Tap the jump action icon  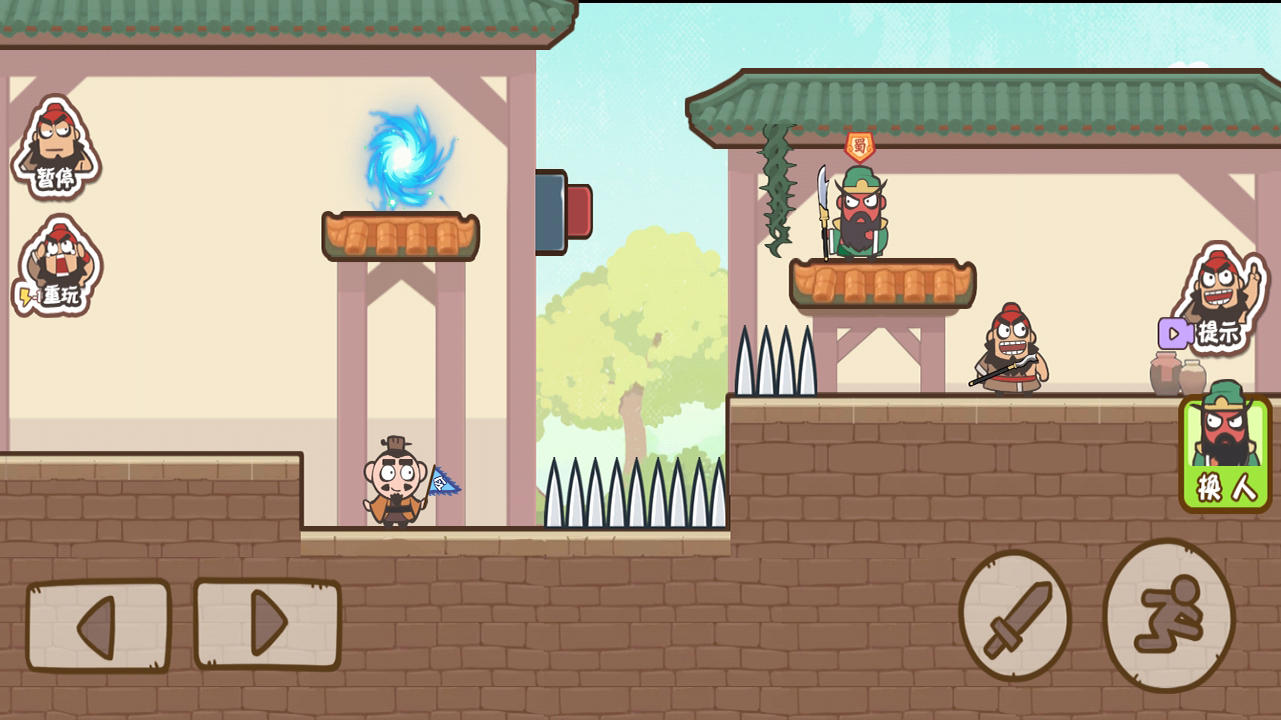click(1167, 617)
